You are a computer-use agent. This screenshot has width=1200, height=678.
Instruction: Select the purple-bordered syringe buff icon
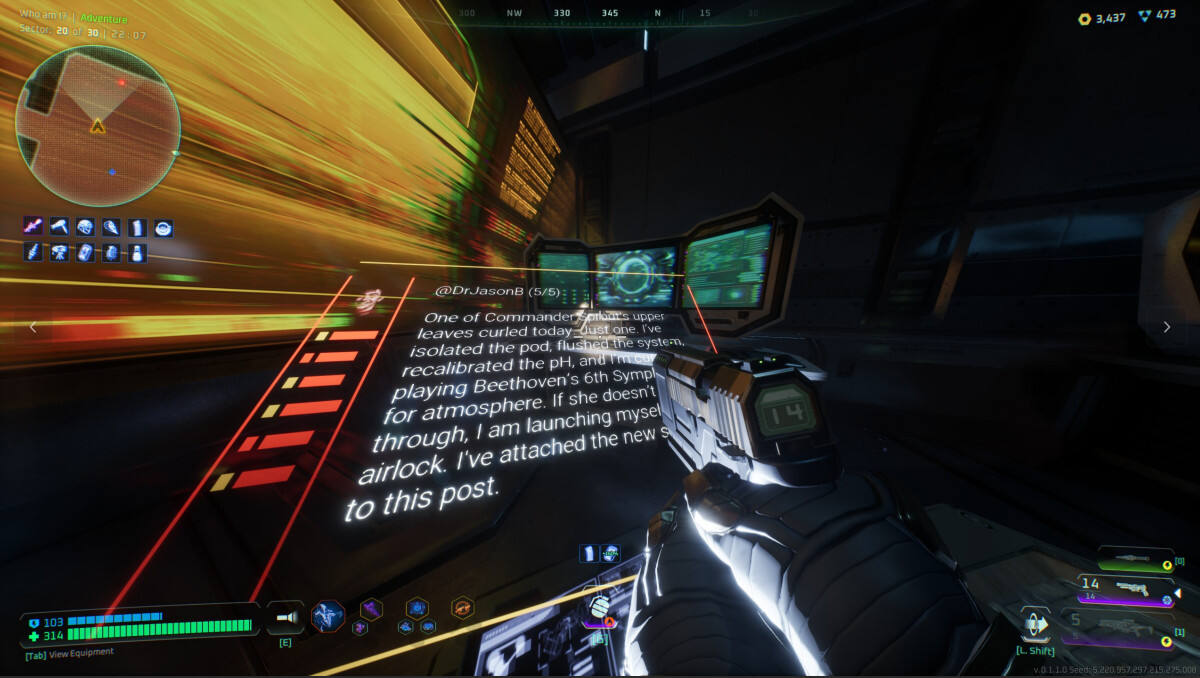coord(33,228)
